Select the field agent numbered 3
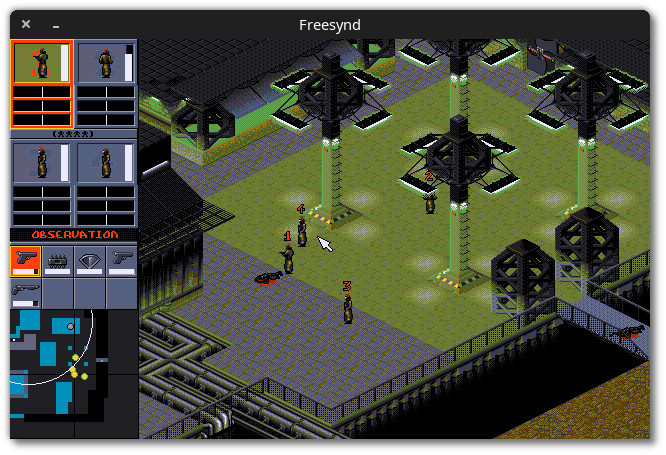The height and width of the screenshot is (455, 666). coord(348,308)
